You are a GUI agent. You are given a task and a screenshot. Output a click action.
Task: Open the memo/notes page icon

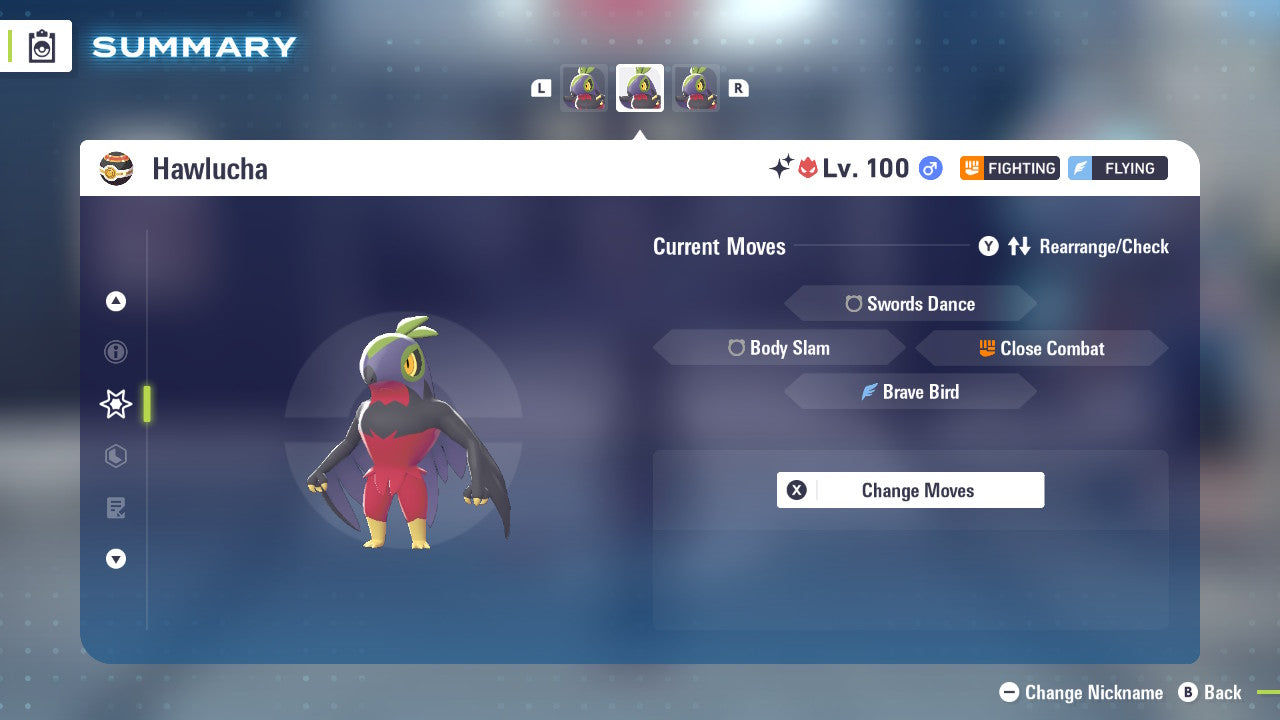(x=116, y=508)
